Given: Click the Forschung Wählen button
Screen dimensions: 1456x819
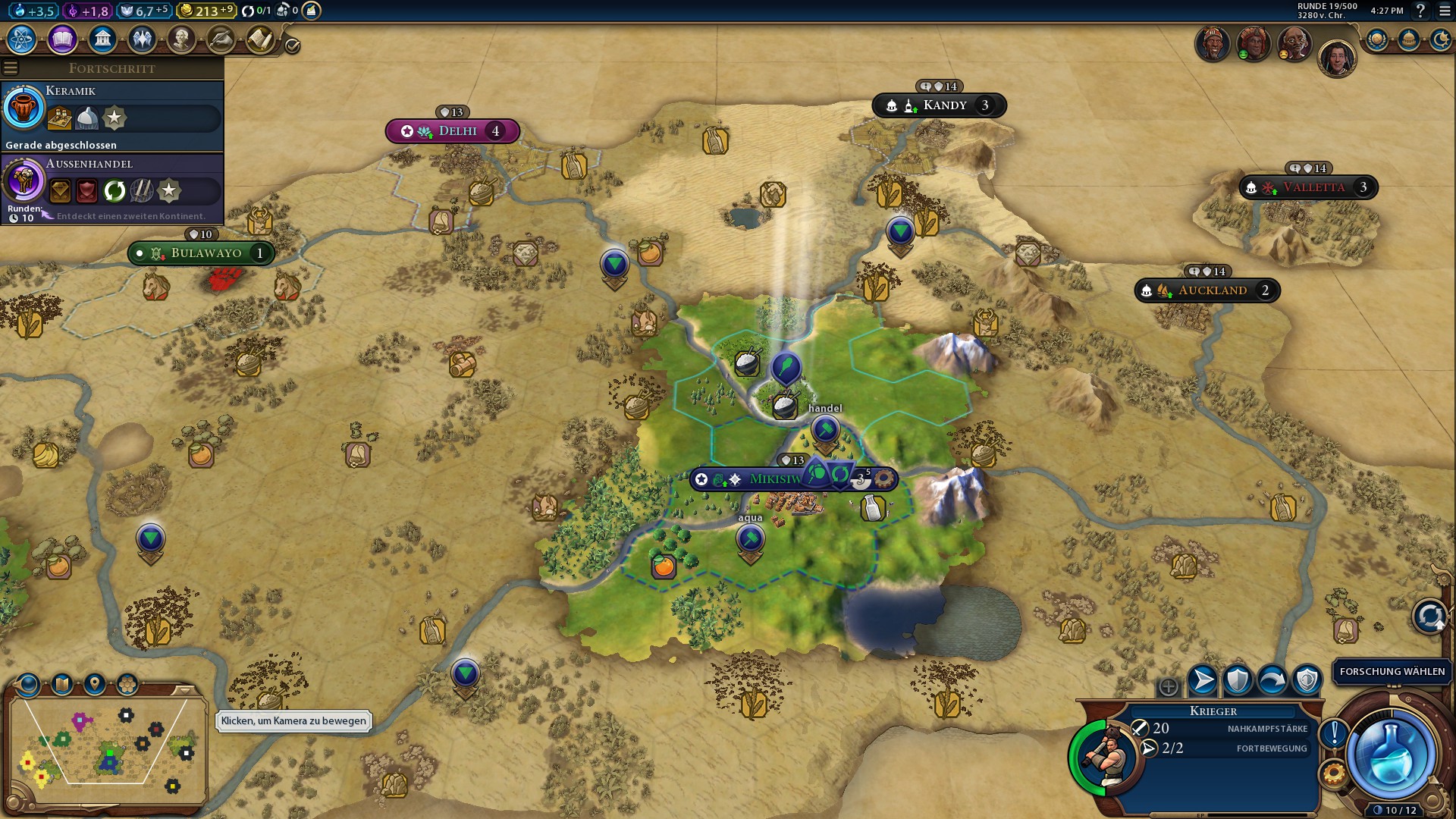Looking at the screenshot, I should pos(1392,671).
